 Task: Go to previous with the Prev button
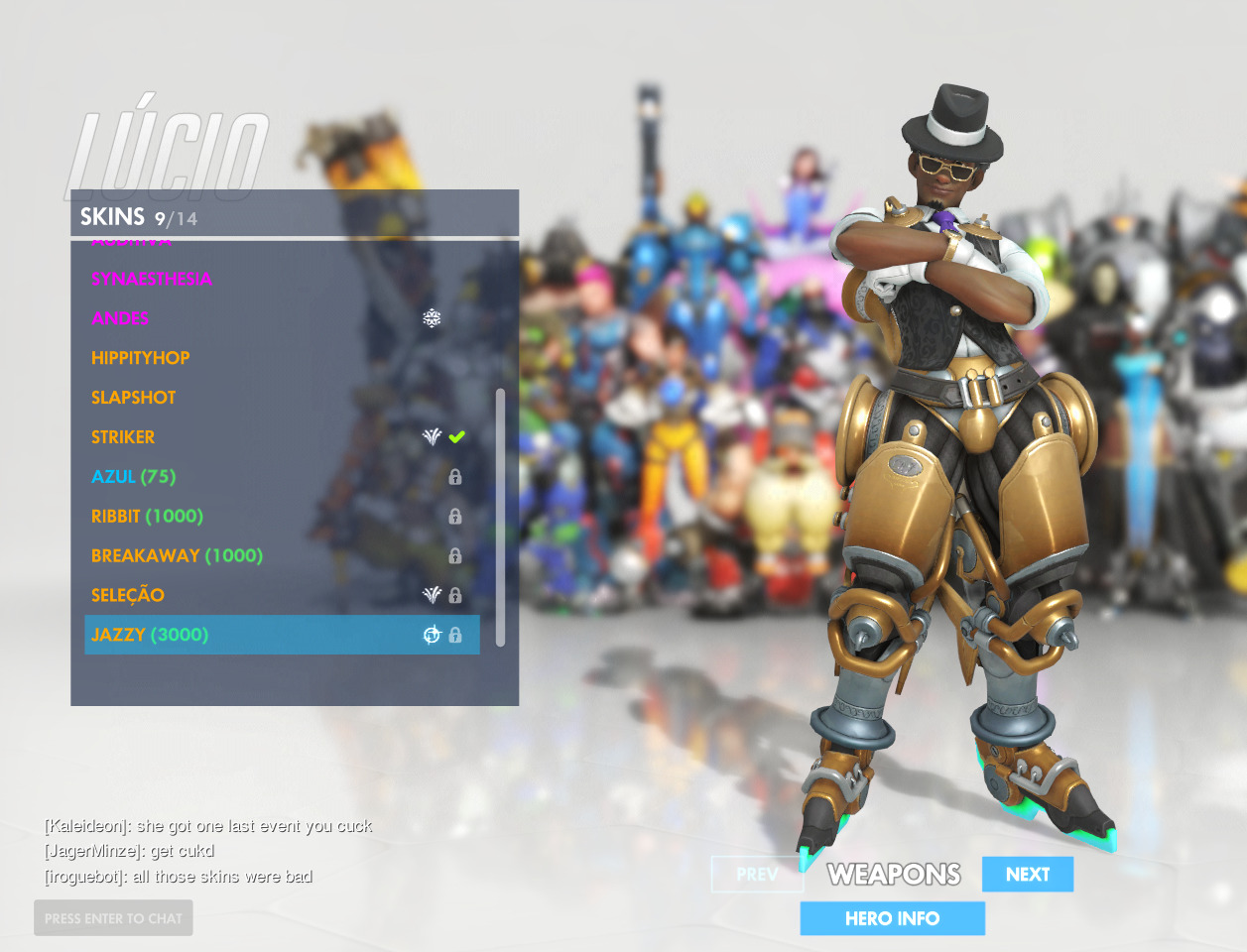pos(757,875)
